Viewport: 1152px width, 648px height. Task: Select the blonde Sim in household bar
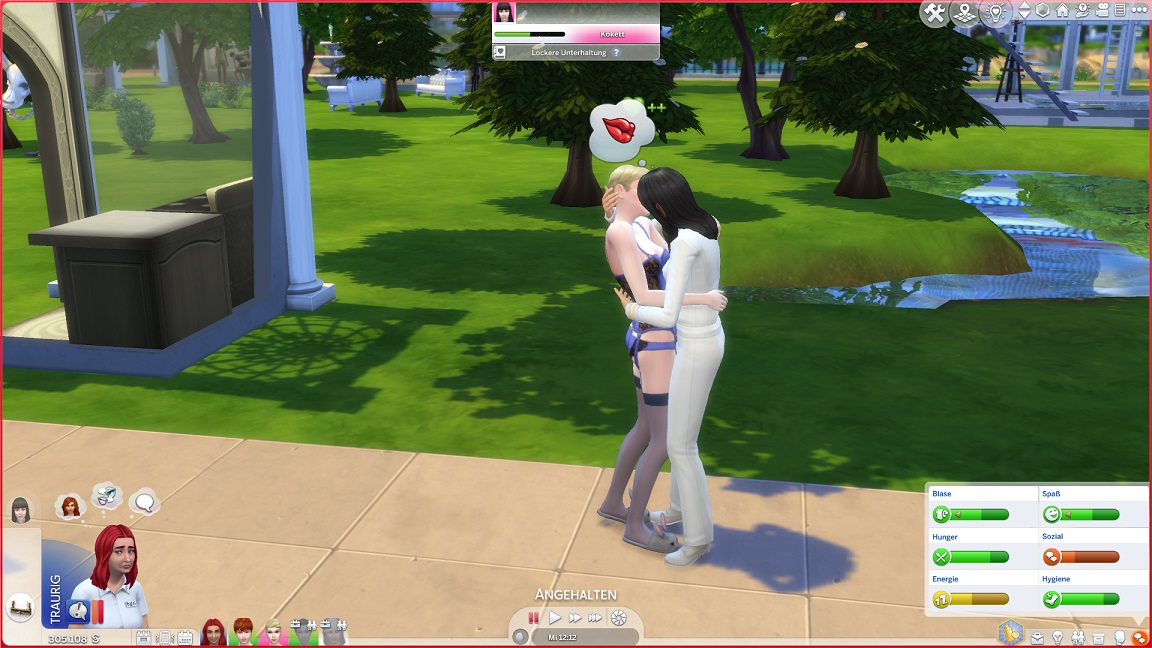pyautogui.click(x=272, y=632)
